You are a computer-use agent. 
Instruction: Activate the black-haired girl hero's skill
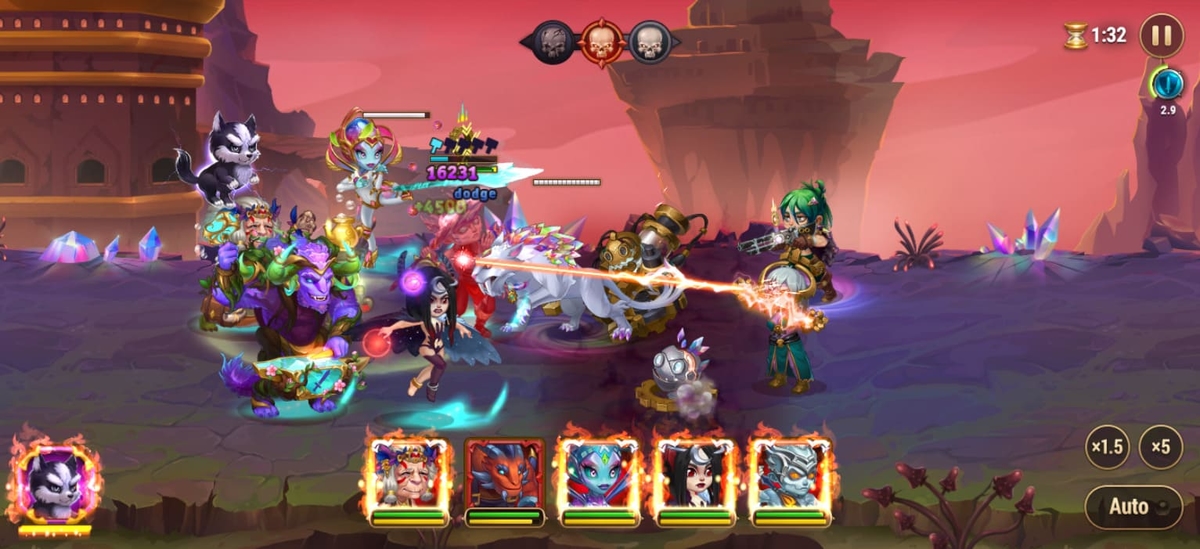694,475
